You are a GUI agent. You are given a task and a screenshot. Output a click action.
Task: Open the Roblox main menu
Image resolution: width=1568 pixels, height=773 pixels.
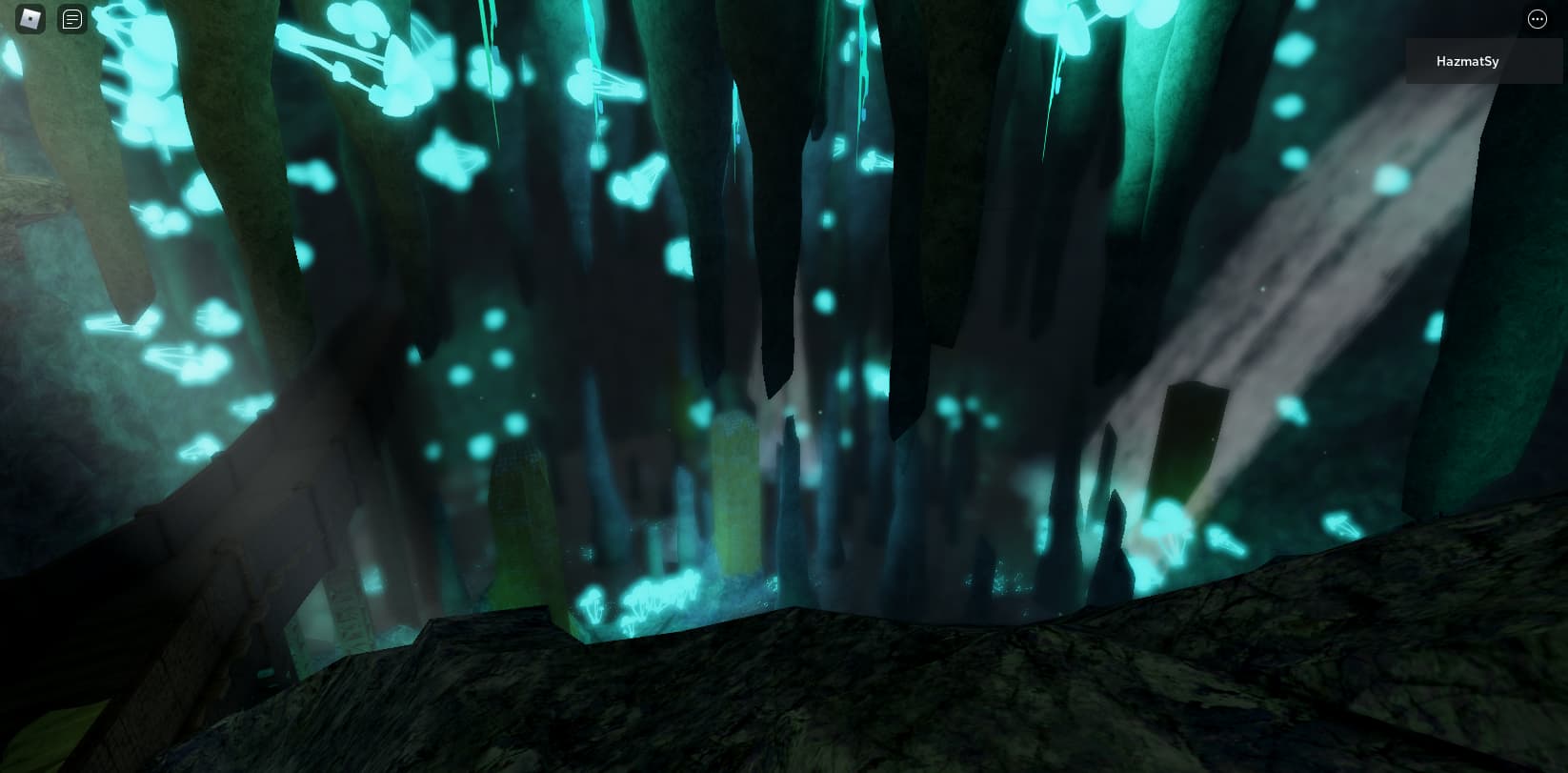coord(31,19)
